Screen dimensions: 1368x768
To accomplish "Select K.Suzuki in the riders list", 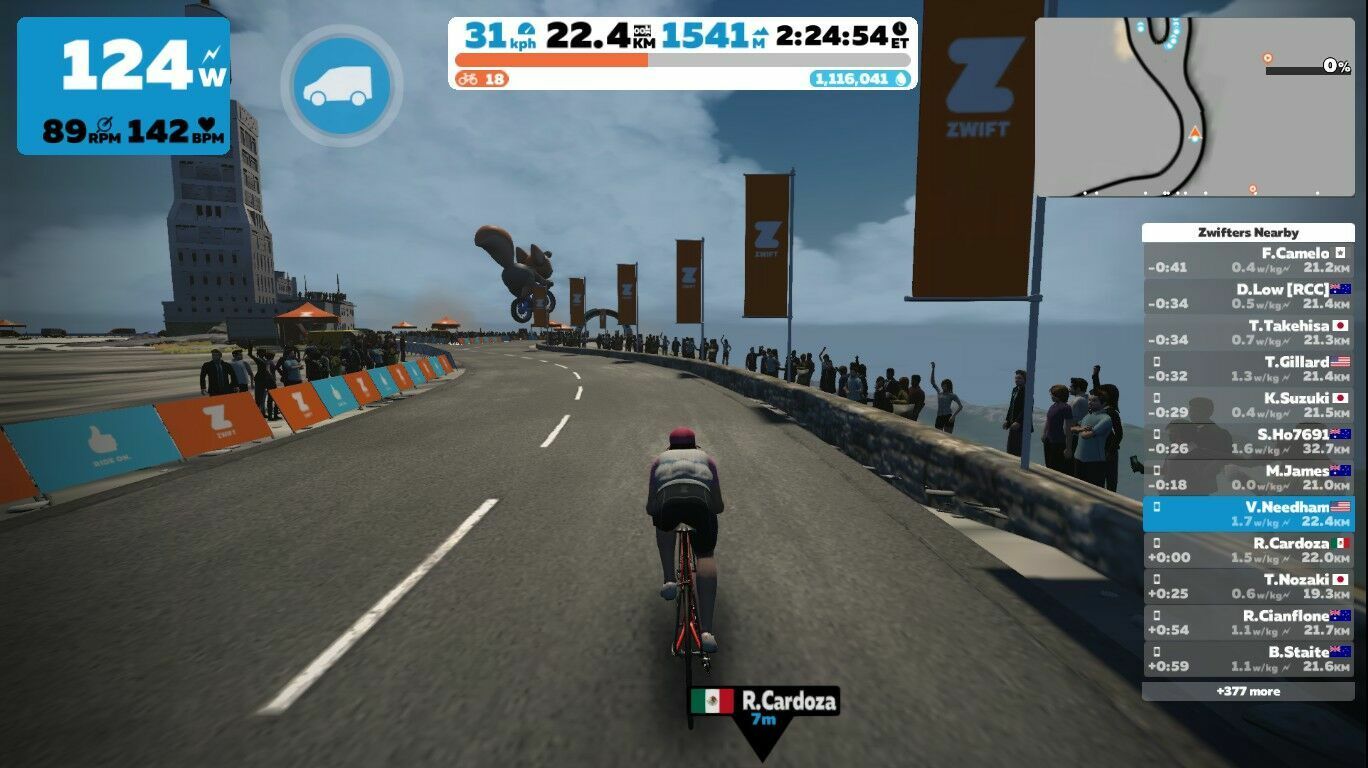I will 1248,405.
